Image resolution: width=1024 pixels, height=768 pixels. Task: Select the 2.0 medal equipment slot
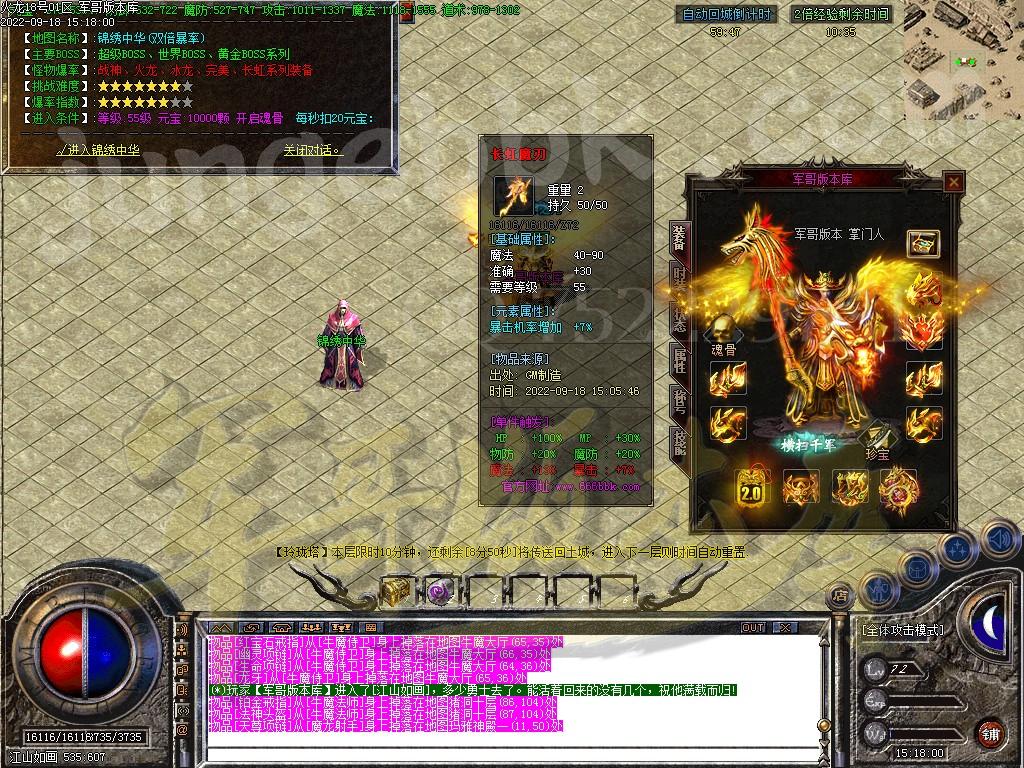(753, 490)
